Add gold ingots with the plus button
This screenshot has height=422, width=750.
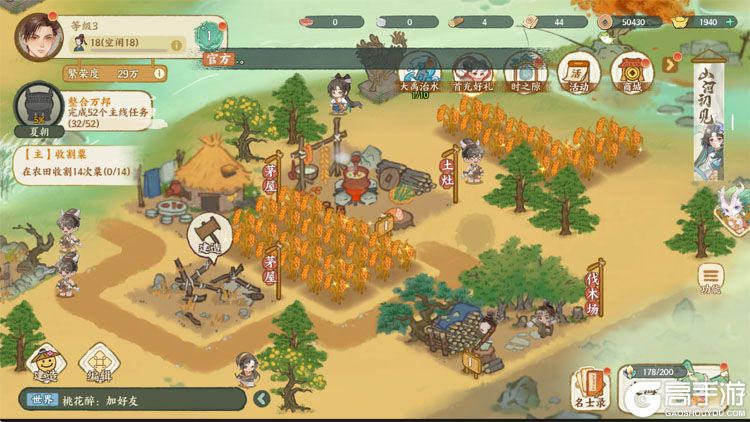pos(738,22)
